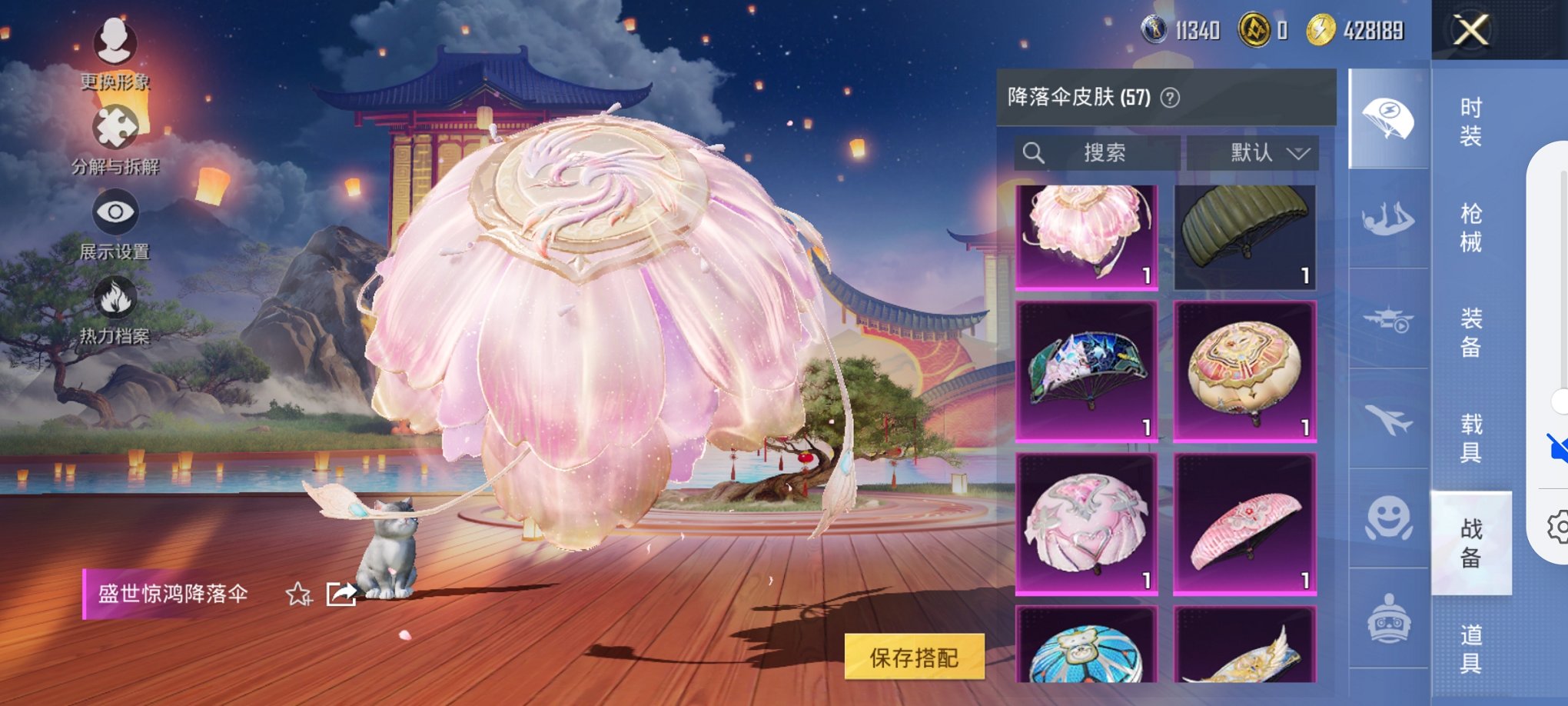
Task: Select the olive green parachute thumbnail
Action: [x=1247, y=235]
